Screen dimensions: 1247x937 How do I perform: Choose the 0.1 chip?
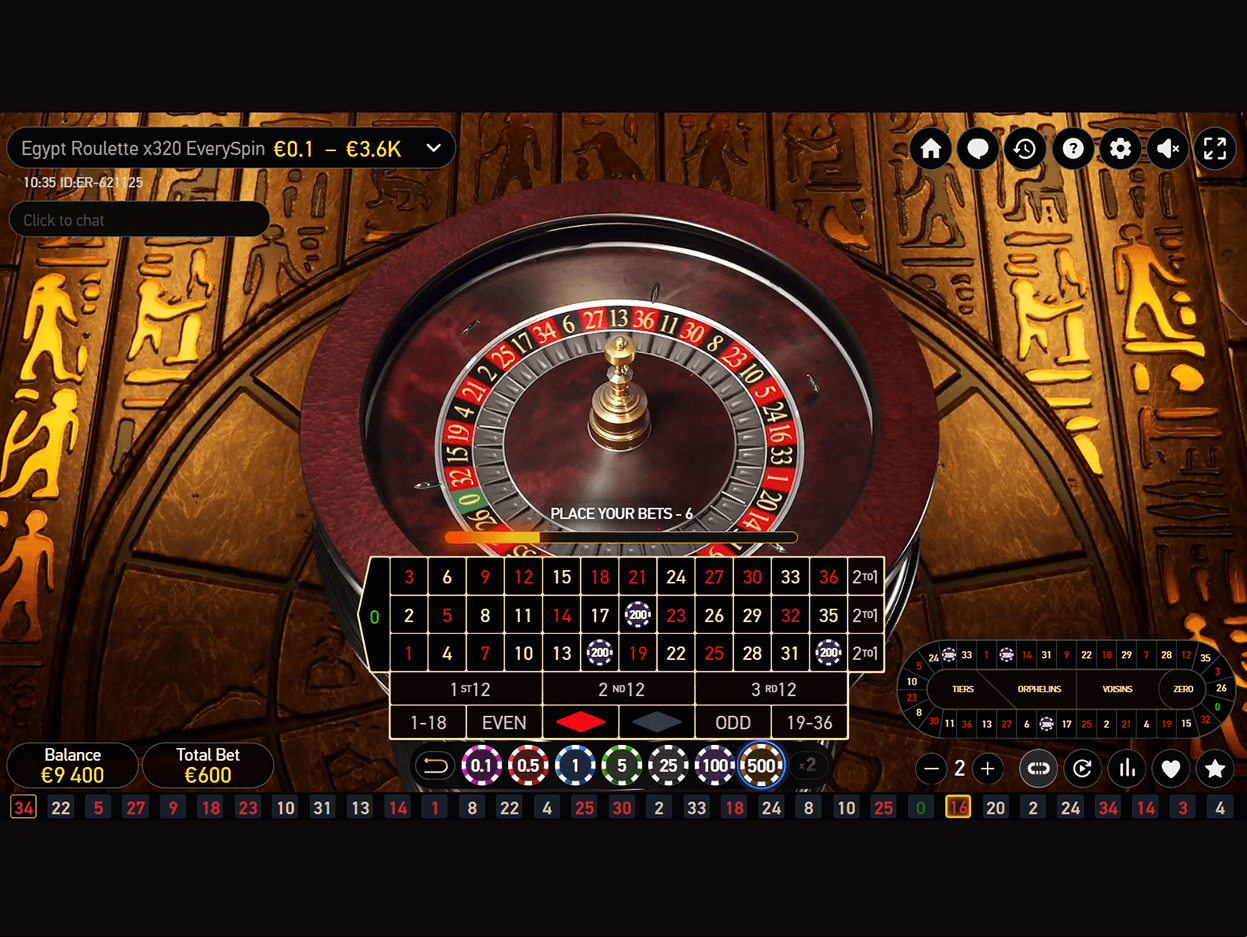[x=481, y=766]
